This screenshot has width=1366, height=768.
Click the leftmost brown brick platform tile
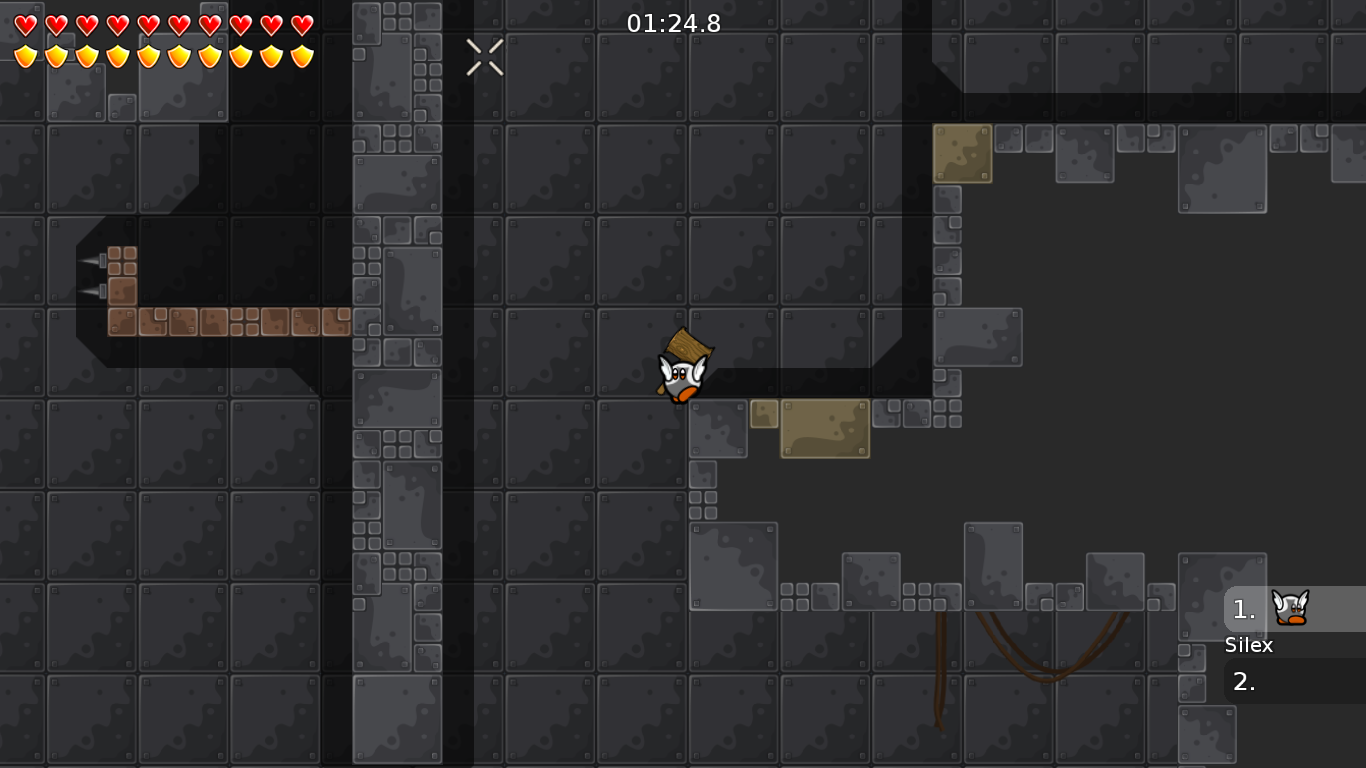pyautogui.click(x=121, y=322)
